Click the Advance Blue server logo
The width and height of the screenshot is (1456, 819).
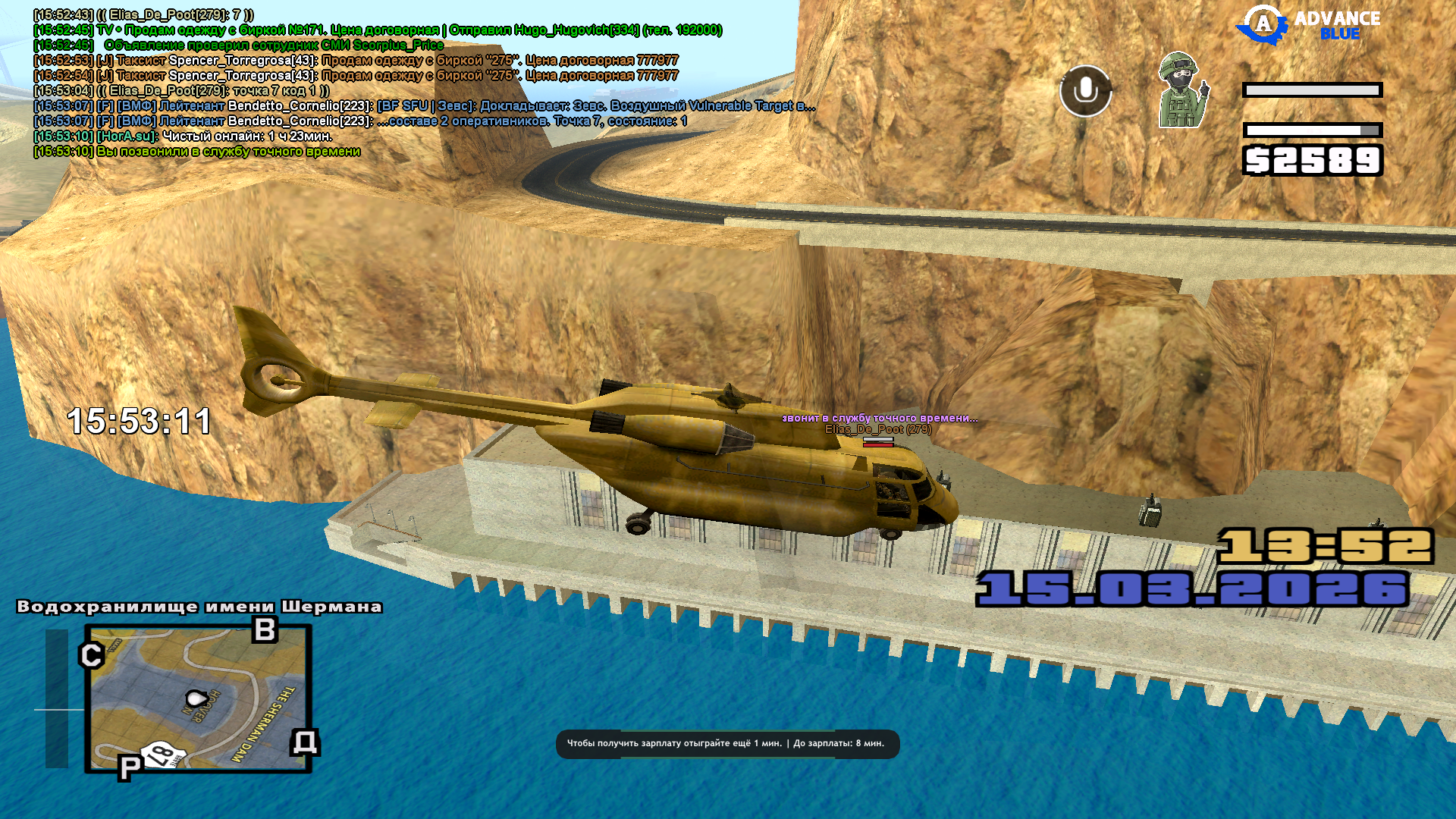[1308, 26]
